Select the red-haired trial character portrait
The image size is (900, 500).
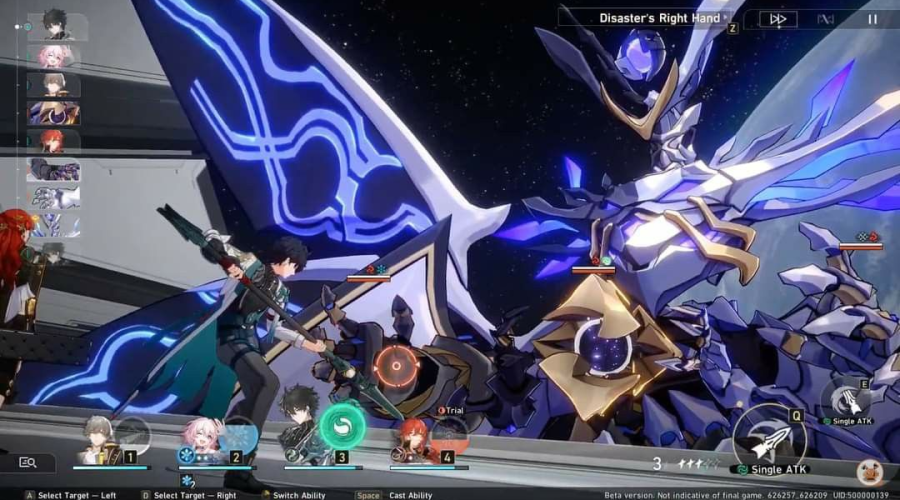tap(415, 440)
